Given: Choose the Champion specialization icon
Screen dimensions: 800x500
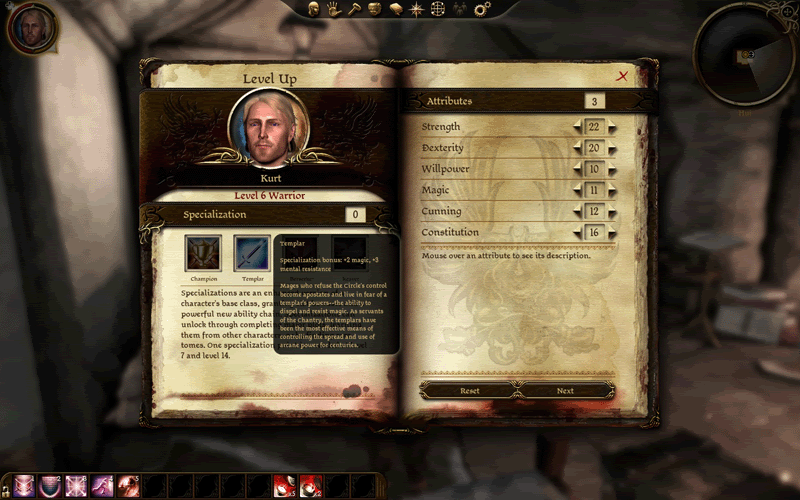Looking at the screenshot, I should coord(203,253).
